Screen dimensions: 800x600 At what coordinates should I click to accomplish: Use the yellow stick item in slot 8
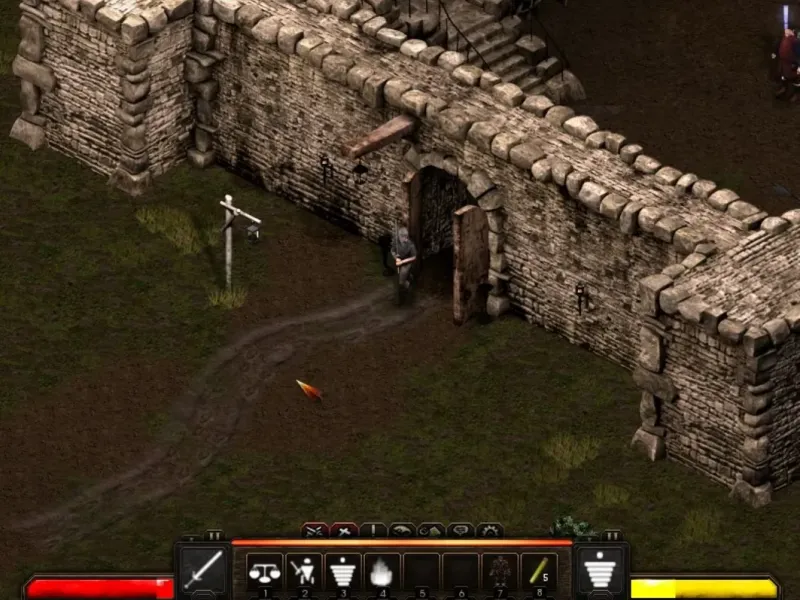[x=538, y=571]
